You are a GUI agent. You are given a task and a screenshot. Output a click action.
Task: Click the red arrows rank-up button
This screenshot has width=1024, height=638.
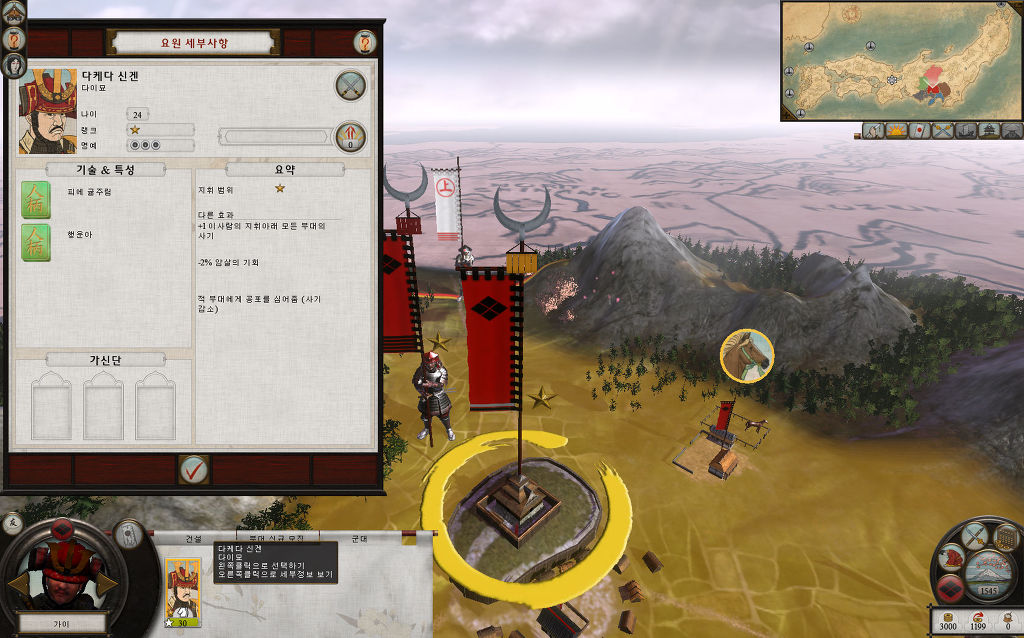click(x=350, y=136)
